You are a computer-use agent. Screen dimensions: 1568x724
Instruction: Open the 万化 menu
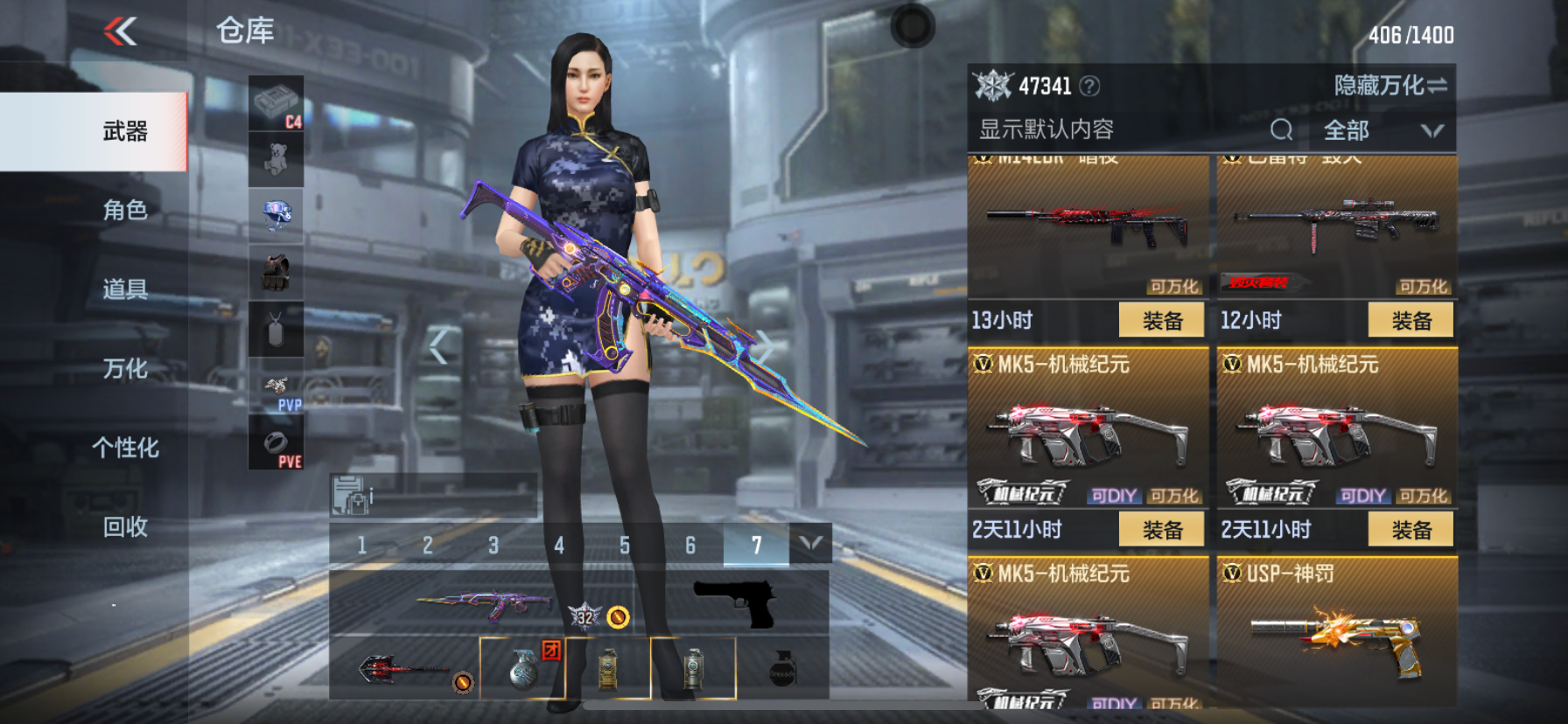(125, 369)
